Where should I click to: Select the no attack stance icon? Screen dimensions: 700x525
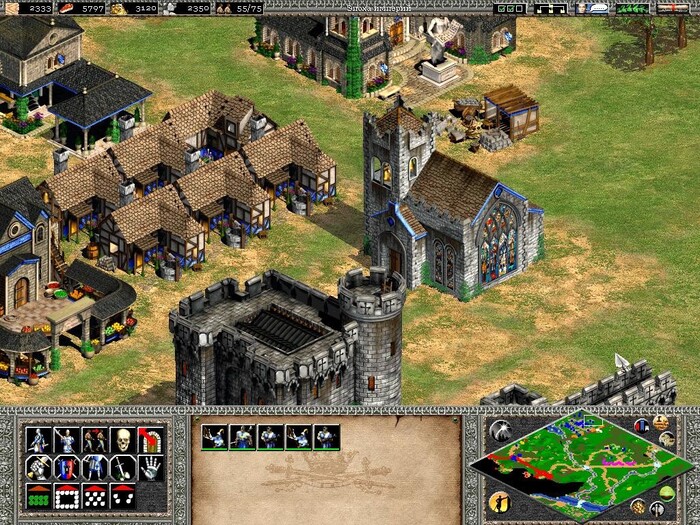(x=122, y=467)
